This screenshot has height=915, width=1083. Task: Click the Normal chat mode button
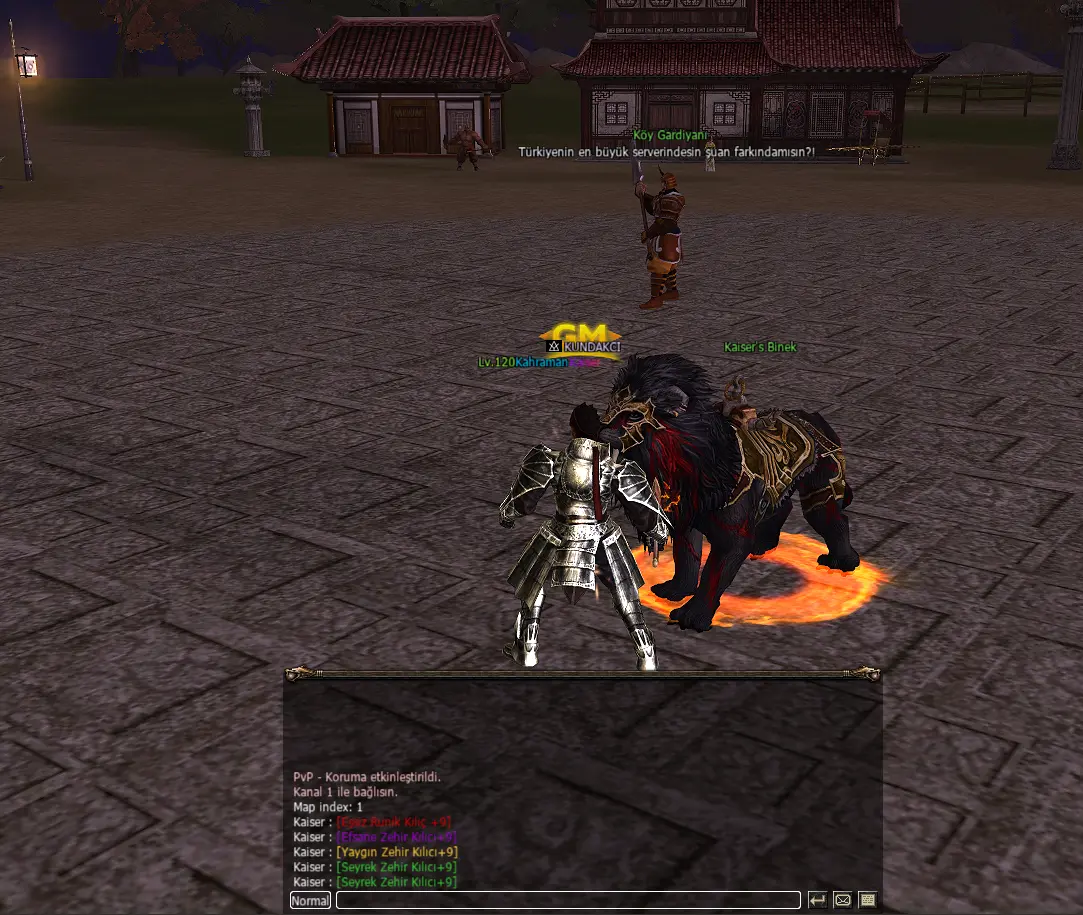310,901
